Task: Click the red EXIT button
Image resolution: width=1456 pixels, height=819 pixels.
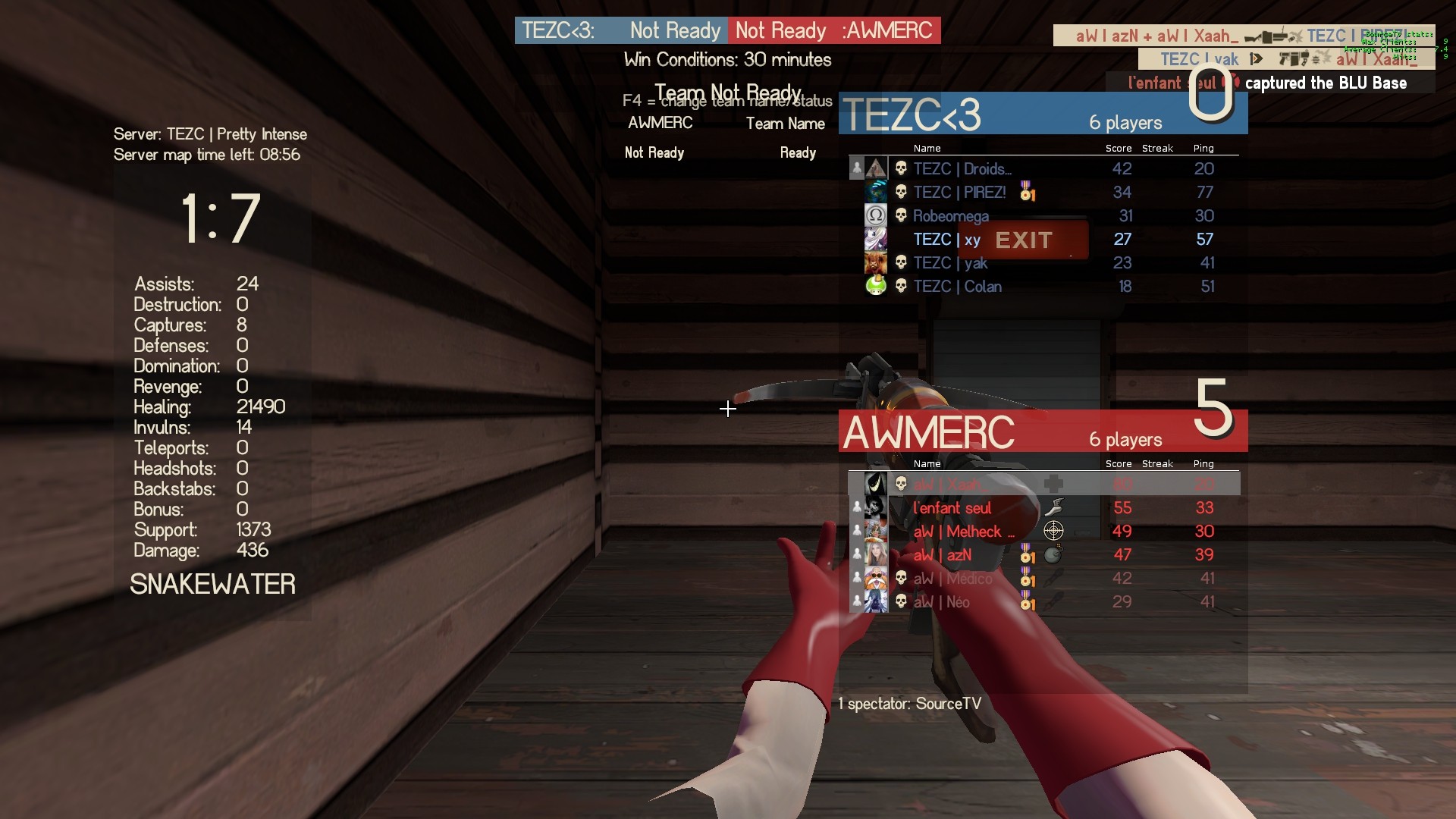Action: click(x=1023, y=240)
